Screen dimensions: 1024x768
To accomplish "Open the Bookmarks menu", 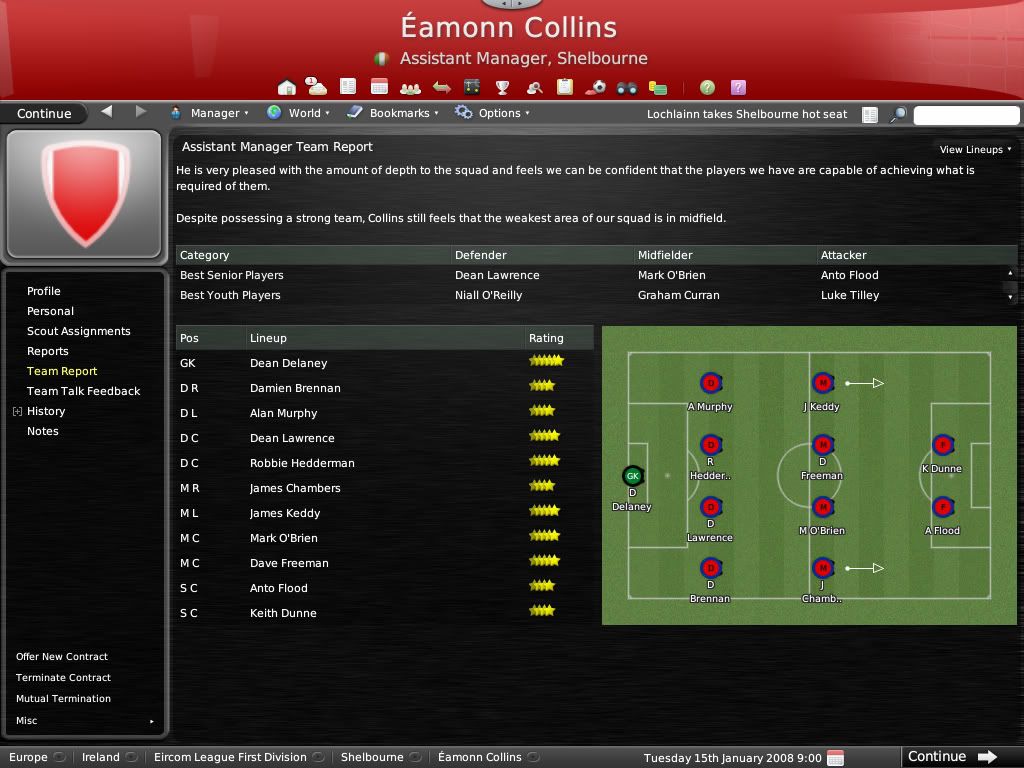I will click(393, 113).
